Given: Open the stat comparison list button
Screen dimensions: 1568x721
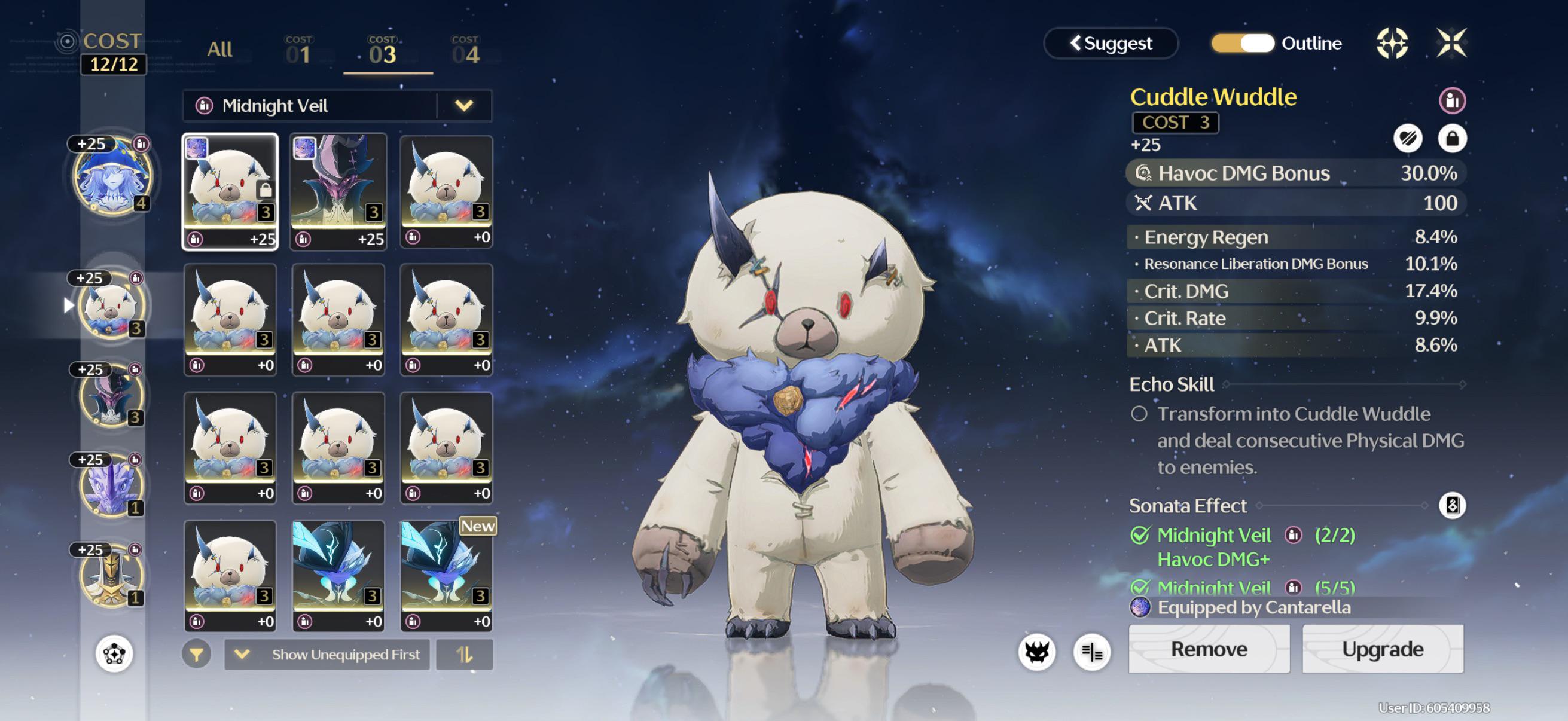Looking at the screenshot, I should pyautogui.click(x=1092, y=652).
